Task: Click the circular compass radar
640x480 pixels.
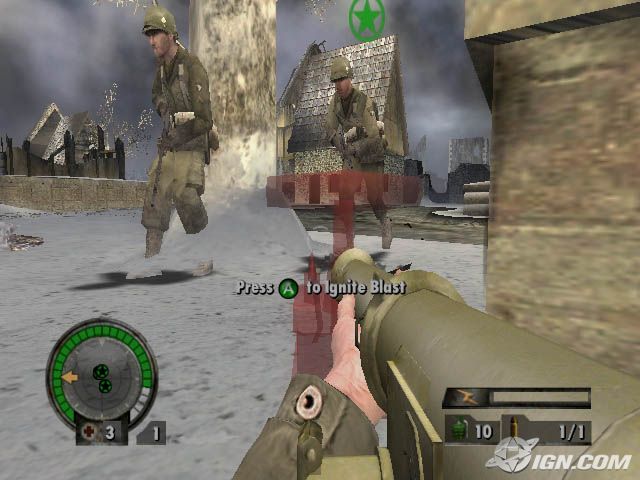Action: [x=101, y=373]
